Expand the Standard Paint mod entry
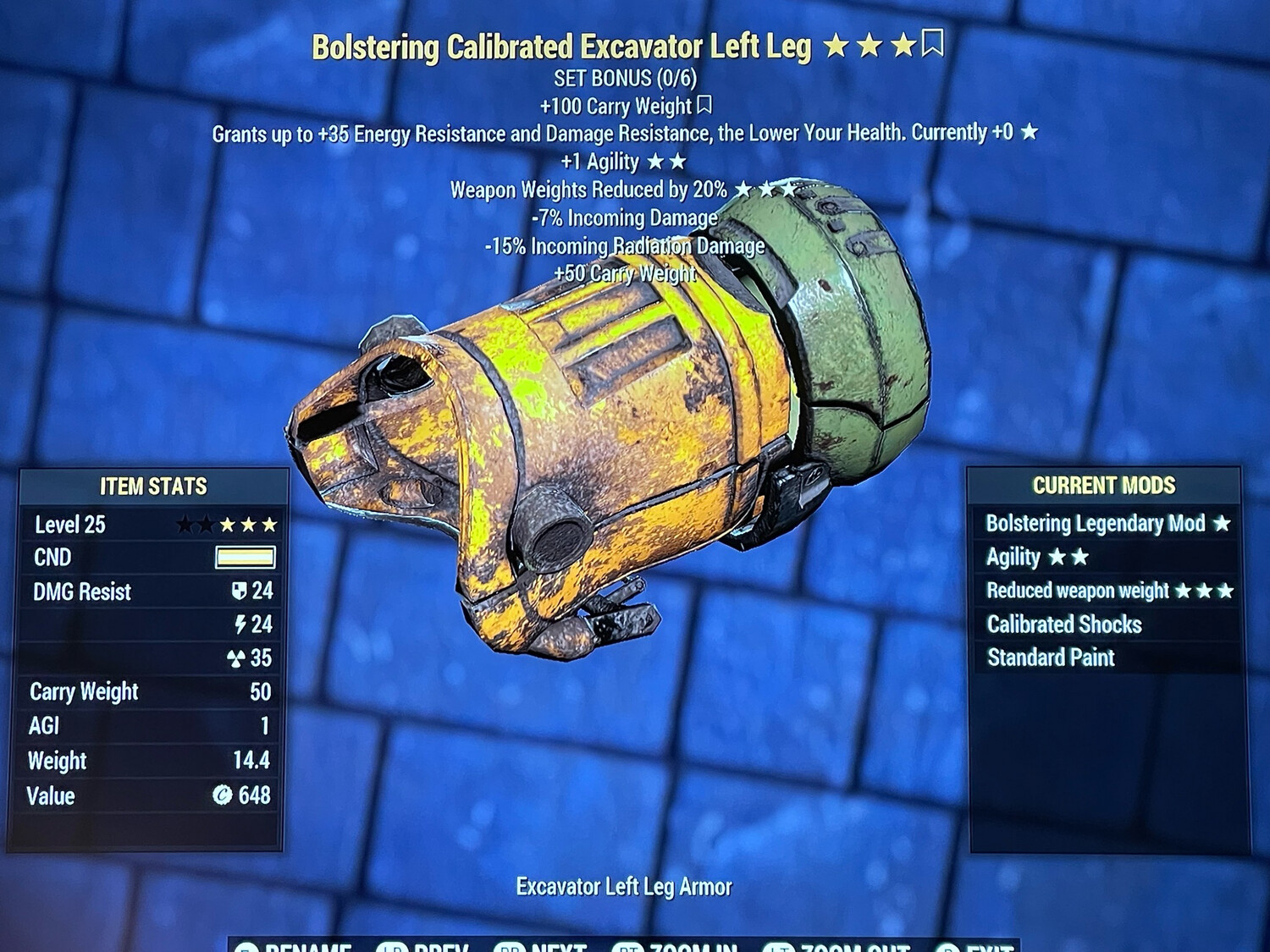Image resolution: width=1270 pixels, height=952 pixels. [x=1050, y=658]
